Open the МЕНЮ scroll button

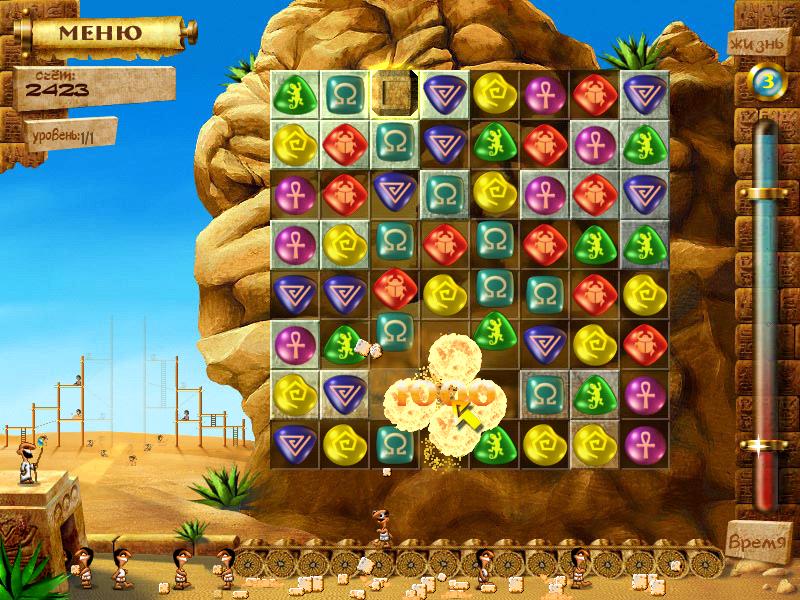[x=100, y=32]
